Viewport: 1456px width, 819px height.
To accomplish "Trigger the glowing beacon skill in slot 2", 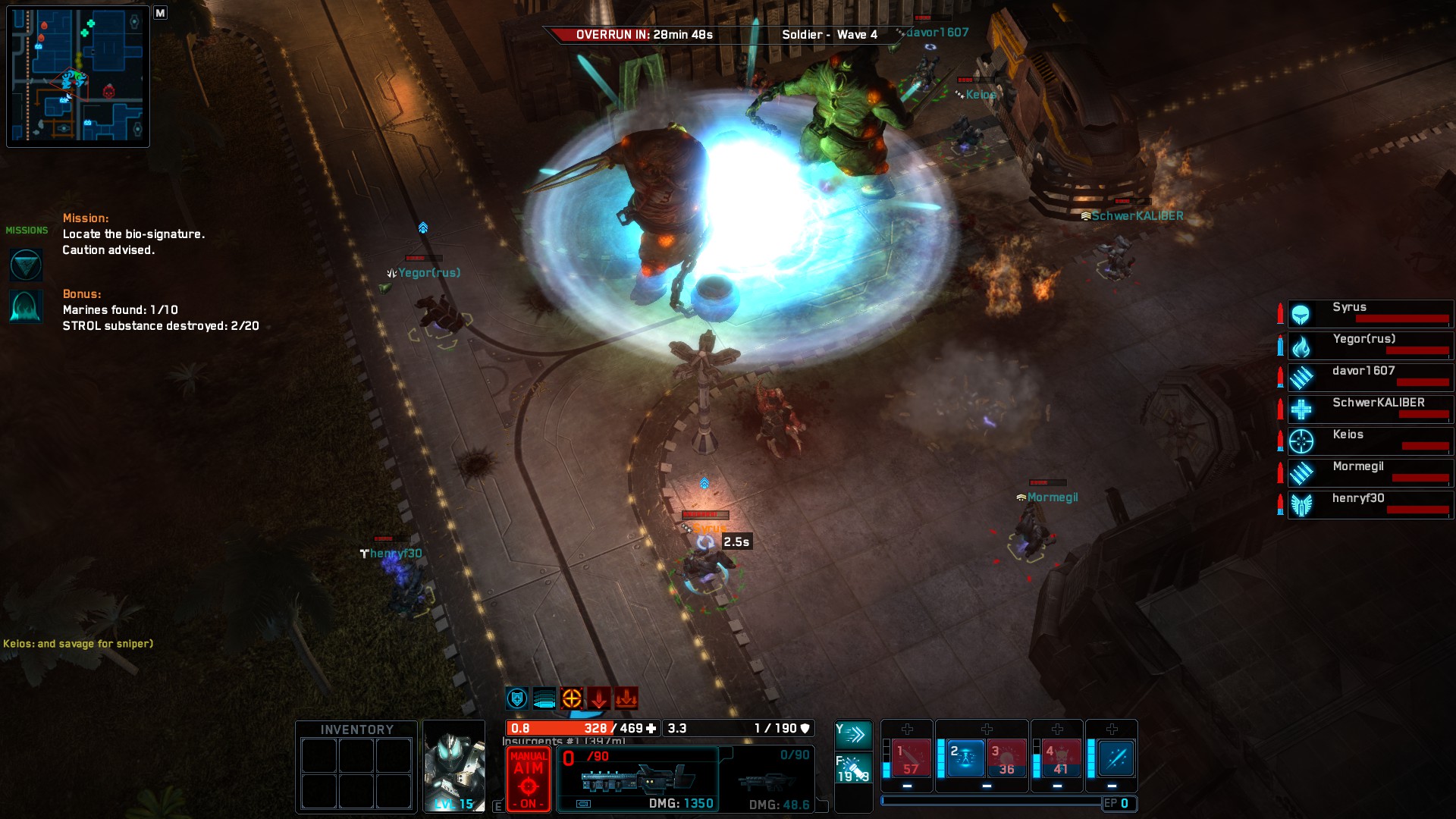I will (x=965, y=757).
